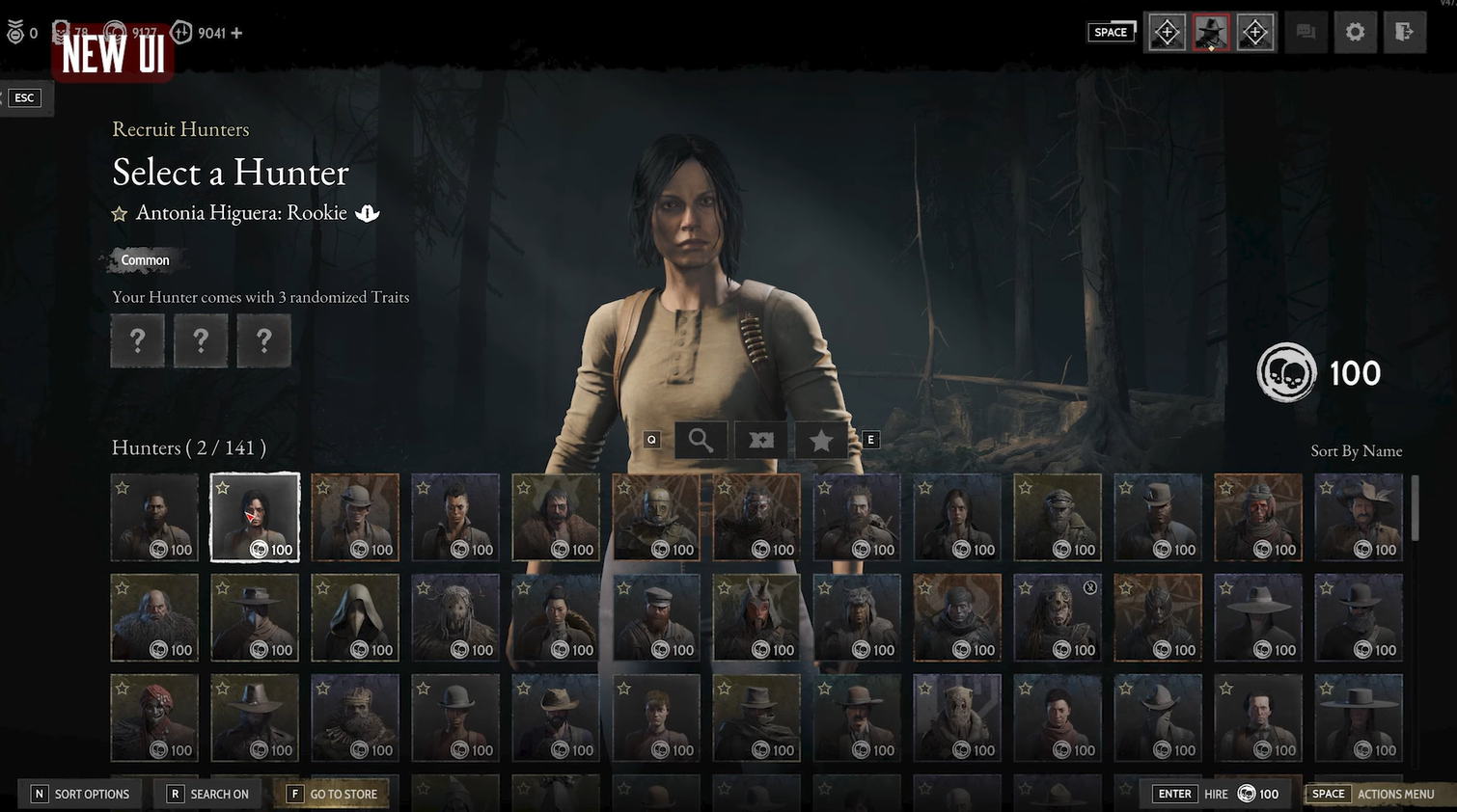The image size is (1457, 812).
Task: Select the hunter silhouette top tab
Action: click(1211, 33)
